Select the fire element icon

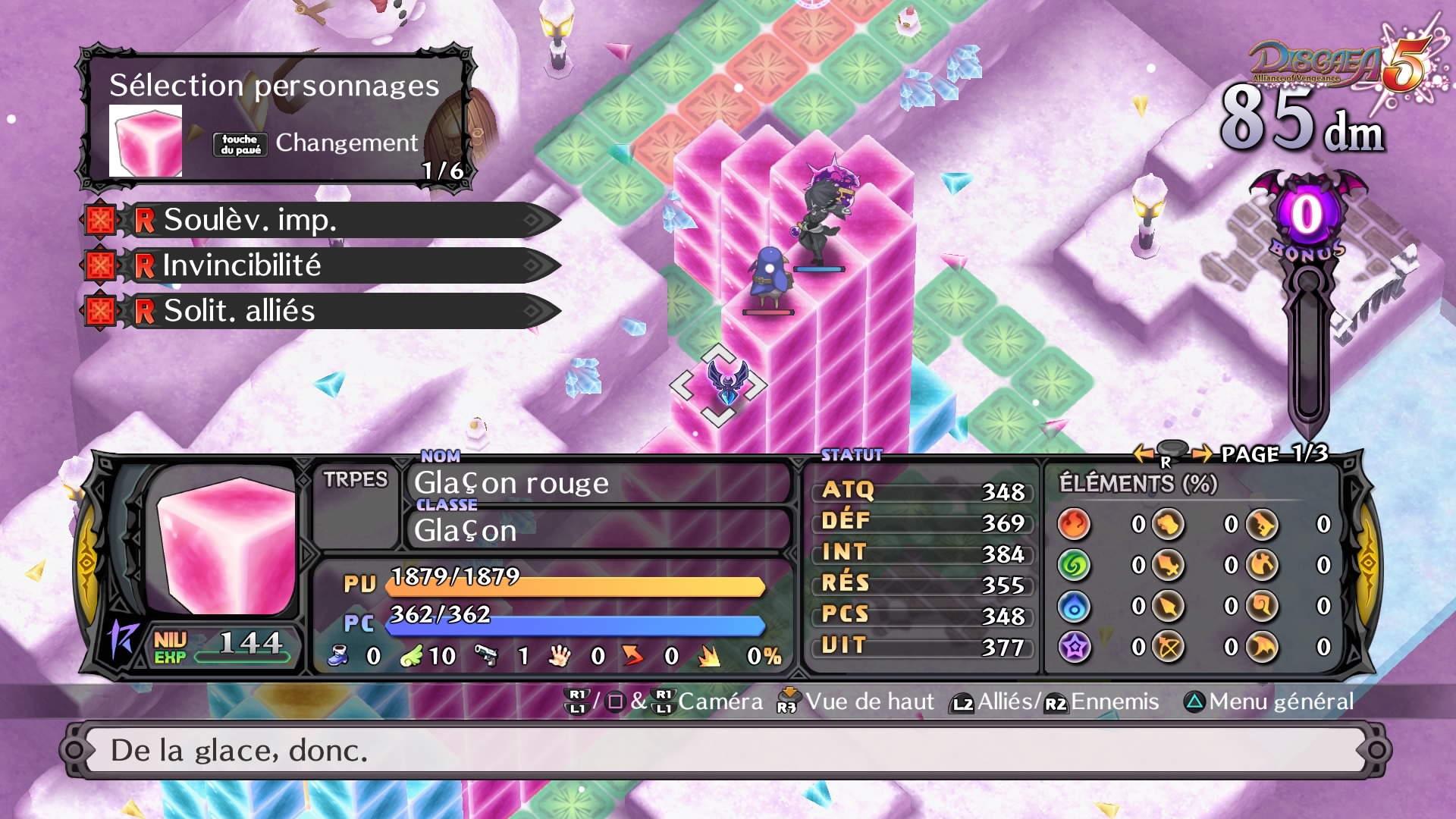(1074, 523)
